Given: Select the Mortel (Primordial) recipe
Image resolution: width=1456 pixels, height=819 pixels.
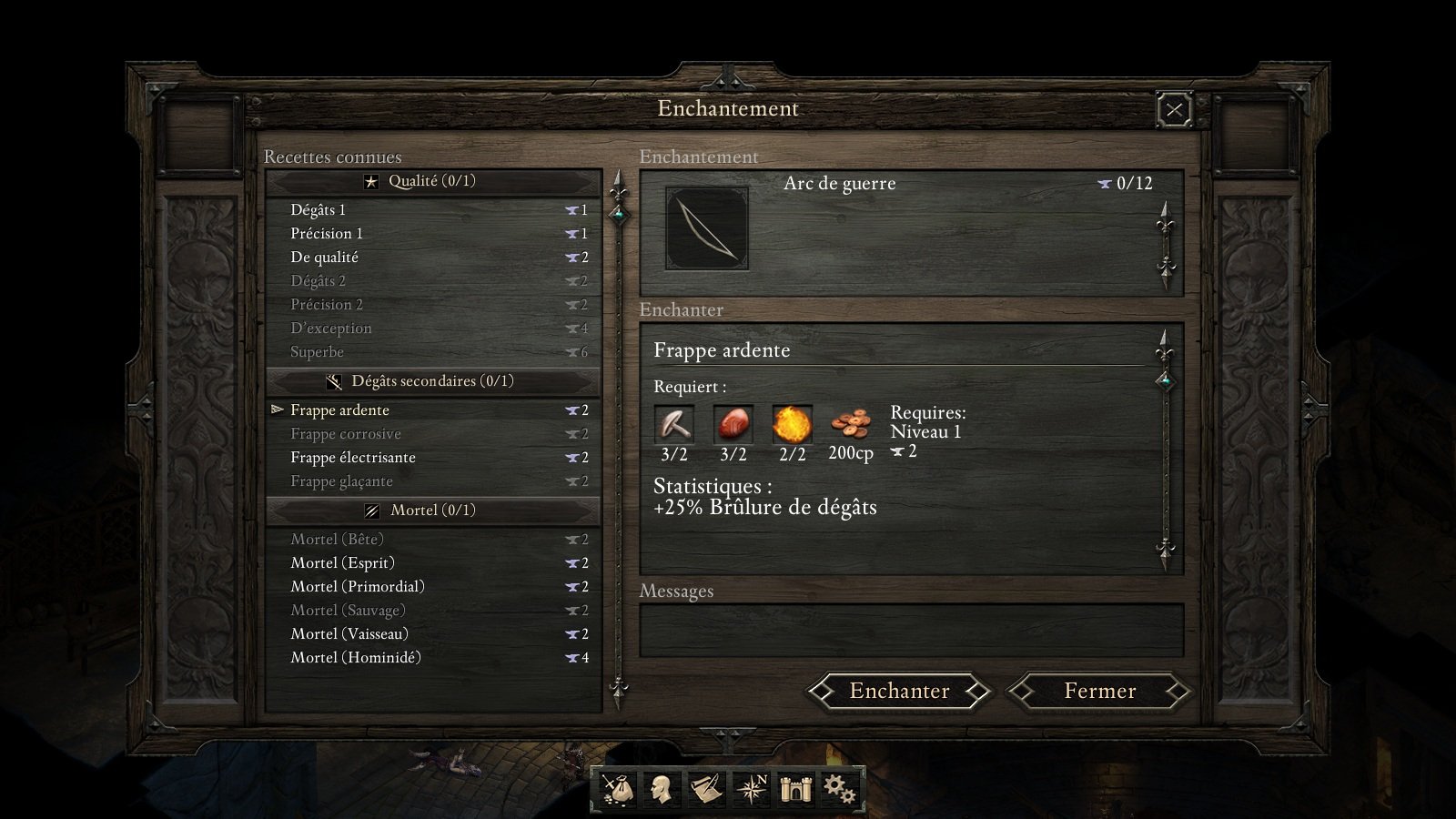Looking at the screenshot, I should point(357,587).
